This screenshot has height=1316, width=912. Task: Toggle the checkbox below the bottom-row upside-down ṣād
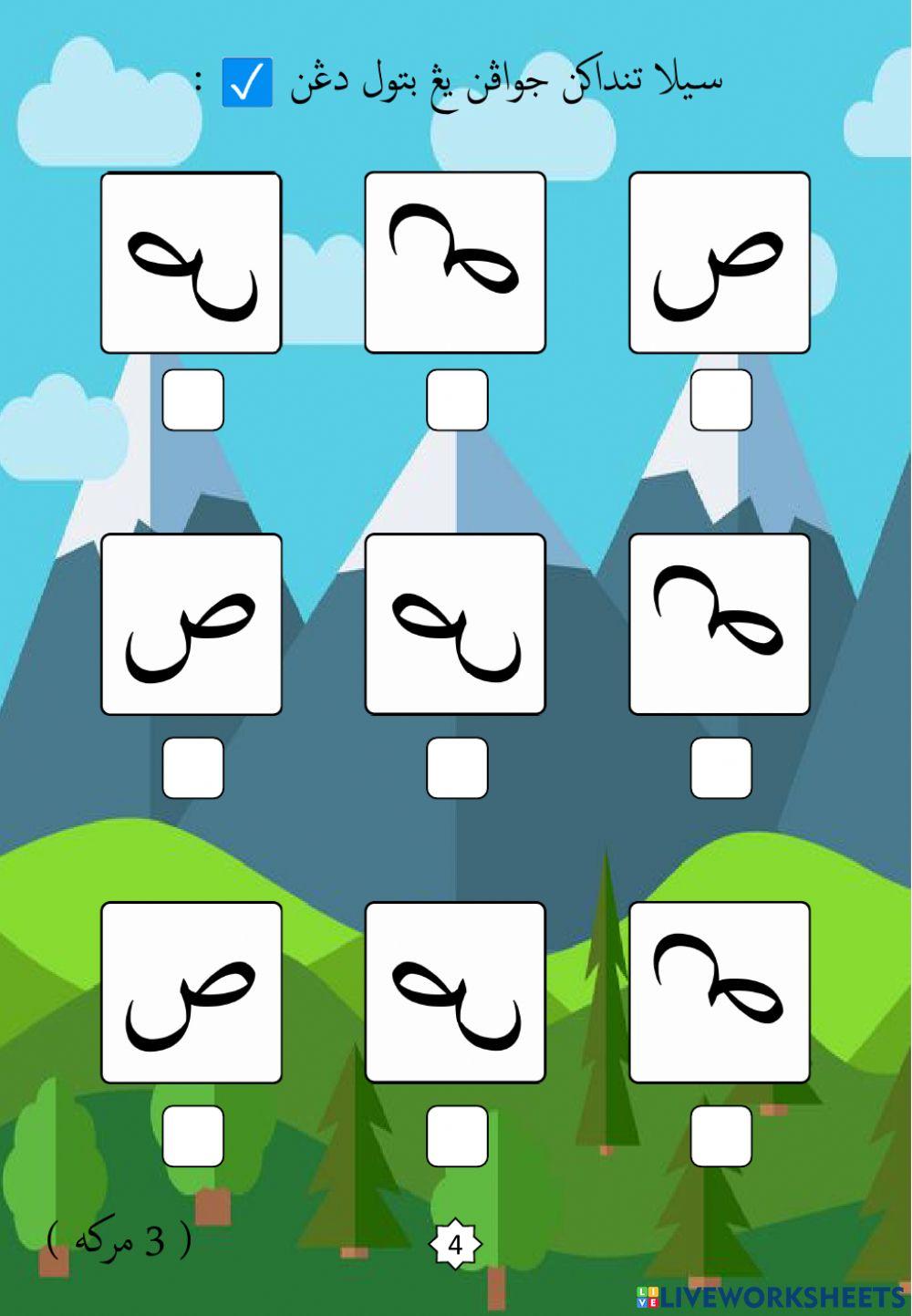(x=720, y=1135)
